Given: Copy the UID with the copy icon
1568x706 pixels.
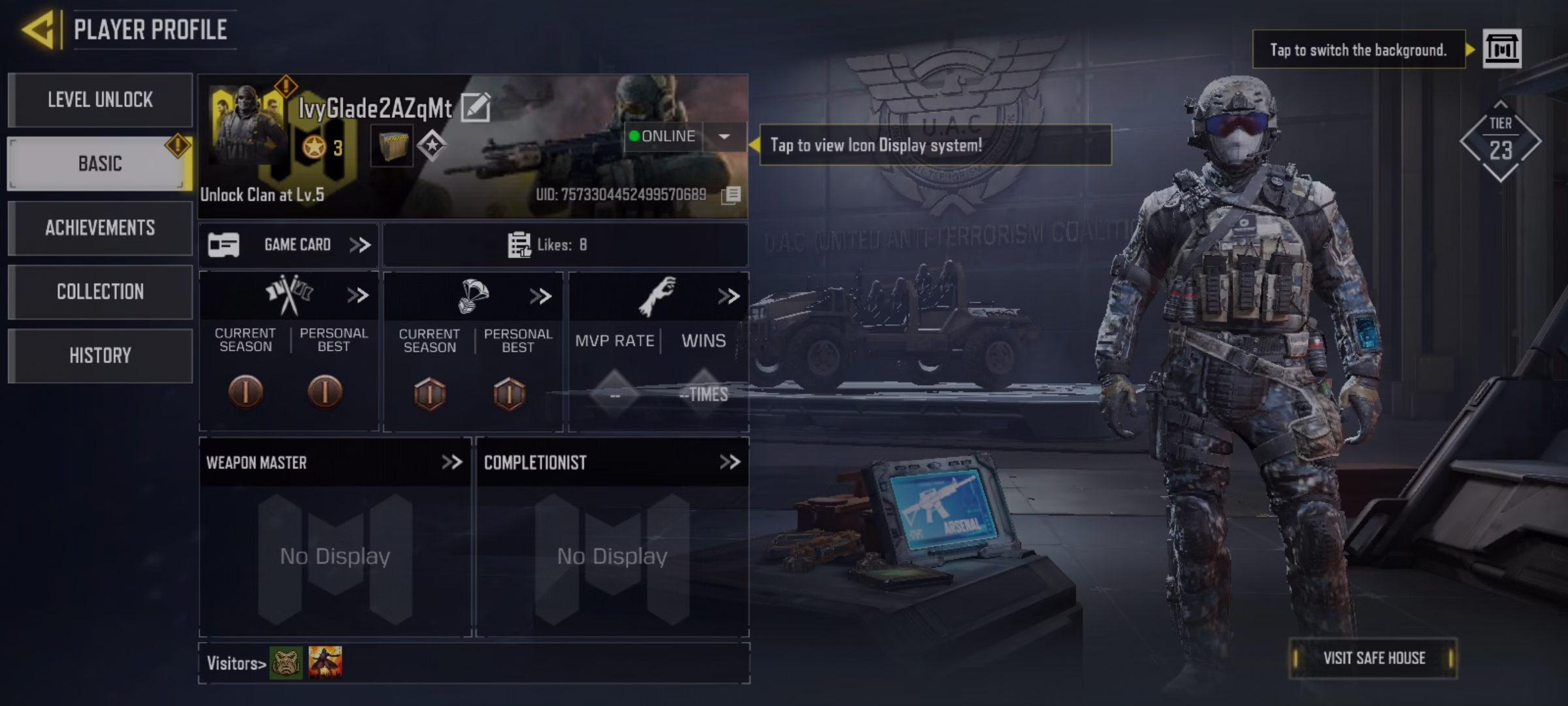Looking at the screenshot, I should tap(731, 195).
